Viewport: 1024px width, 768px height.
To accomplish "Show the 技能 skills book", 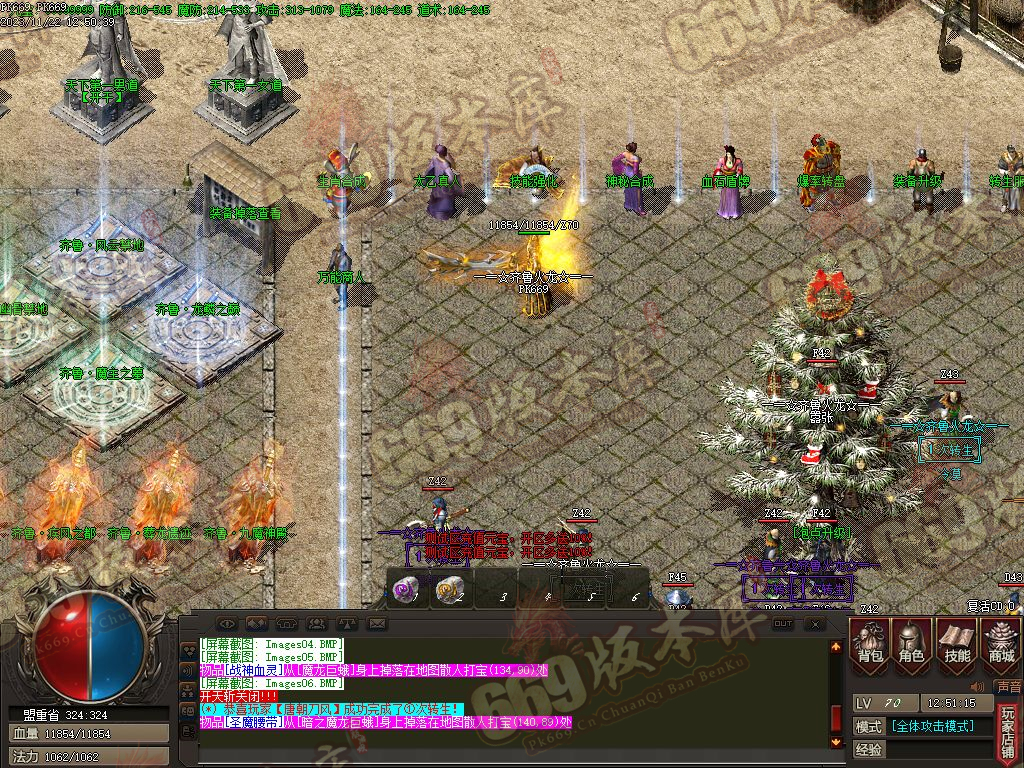I will click(x=956, y=642).
